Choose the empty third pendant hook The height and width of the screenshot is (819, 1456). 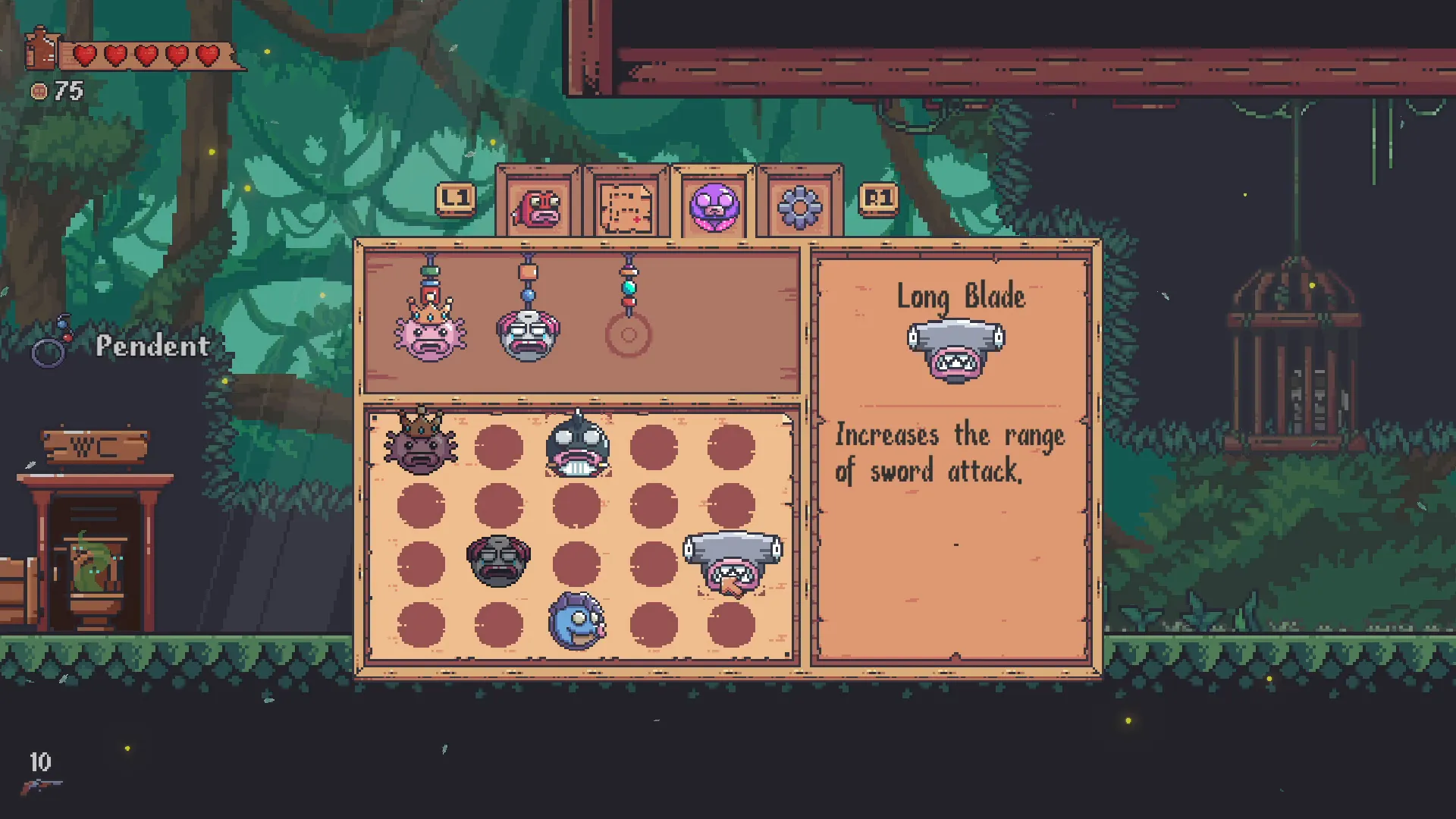(x=628, y=334)
